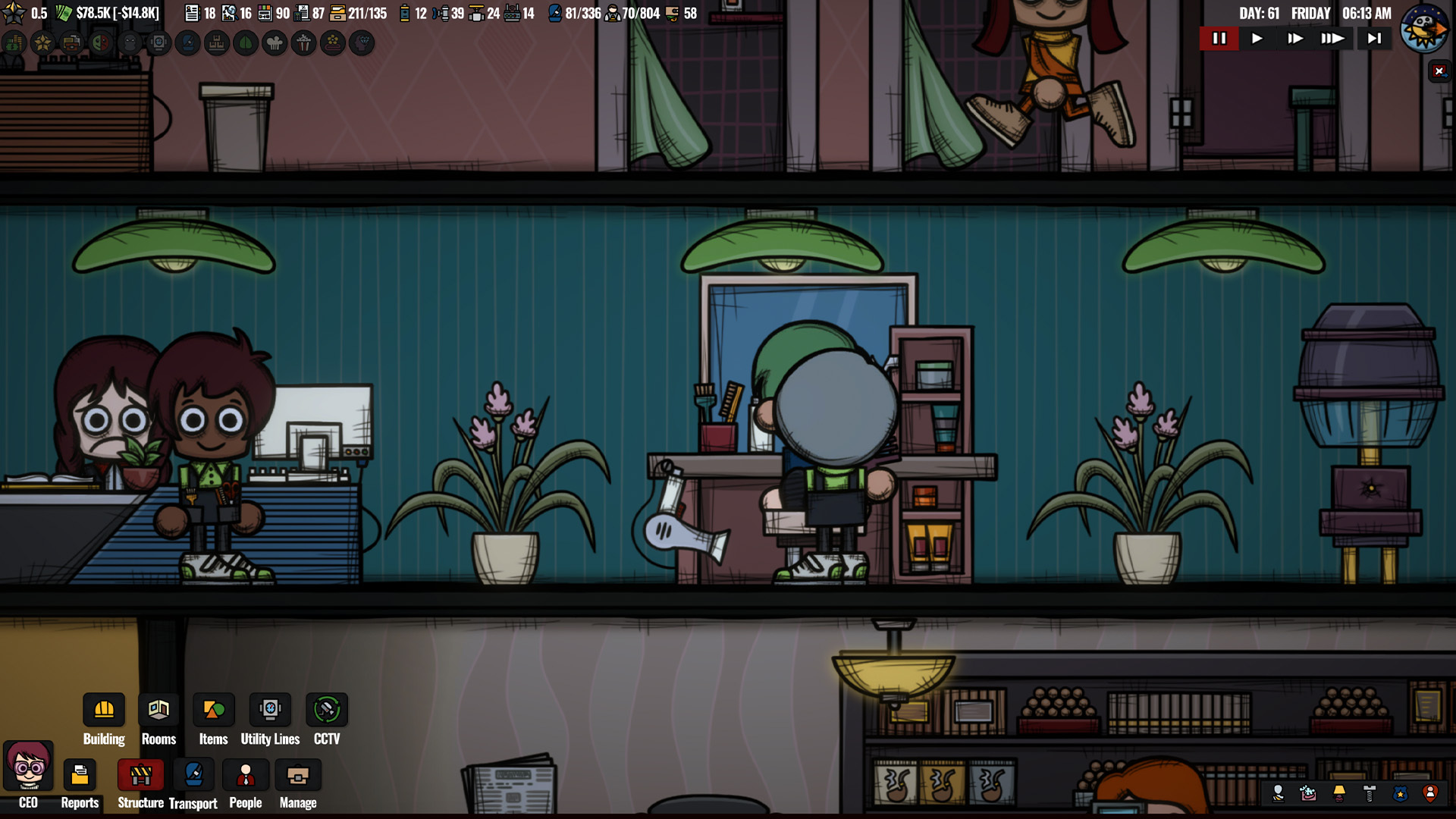Click the red X icon below the clock
Viewport: 1456px width, 819px height.
(x=1439, y=71)
